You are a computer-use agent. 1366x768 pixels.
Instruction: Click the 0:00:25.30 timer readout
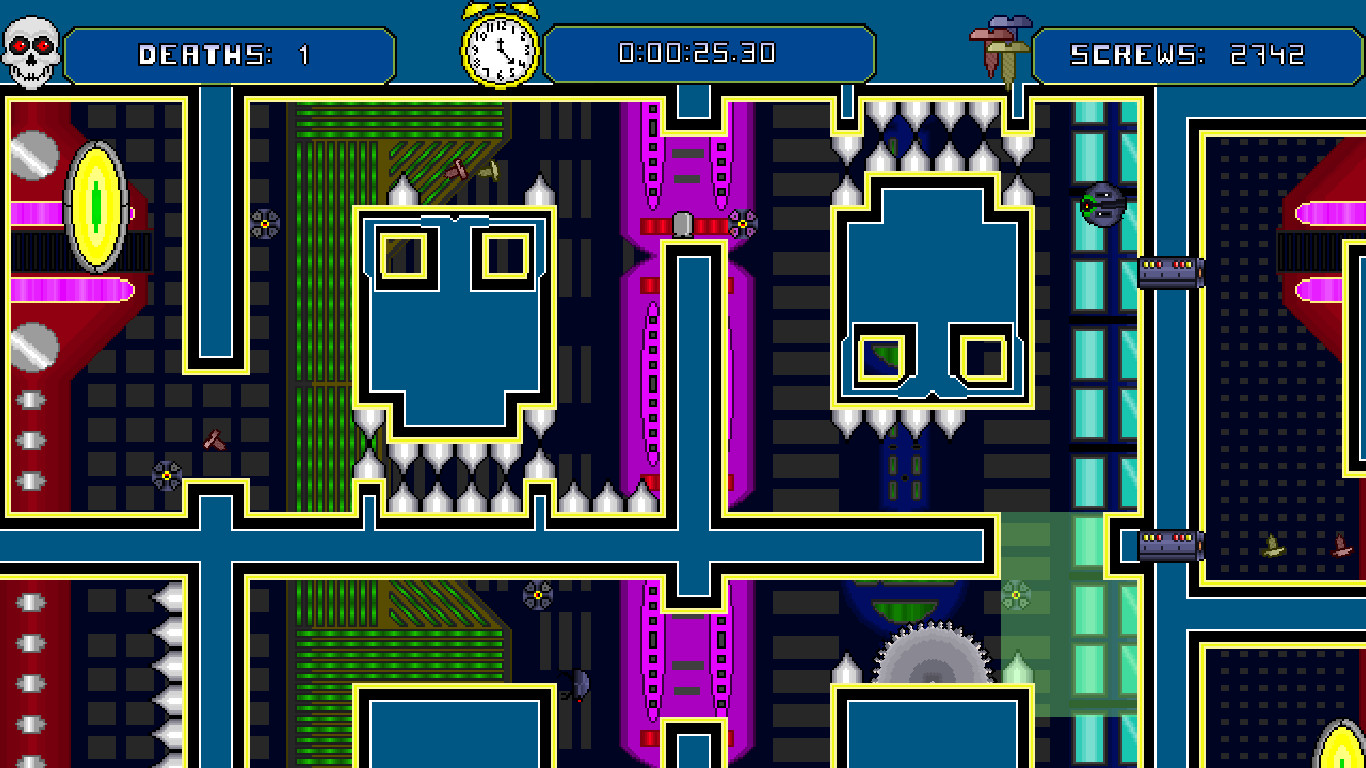click(x=712, y=55)
